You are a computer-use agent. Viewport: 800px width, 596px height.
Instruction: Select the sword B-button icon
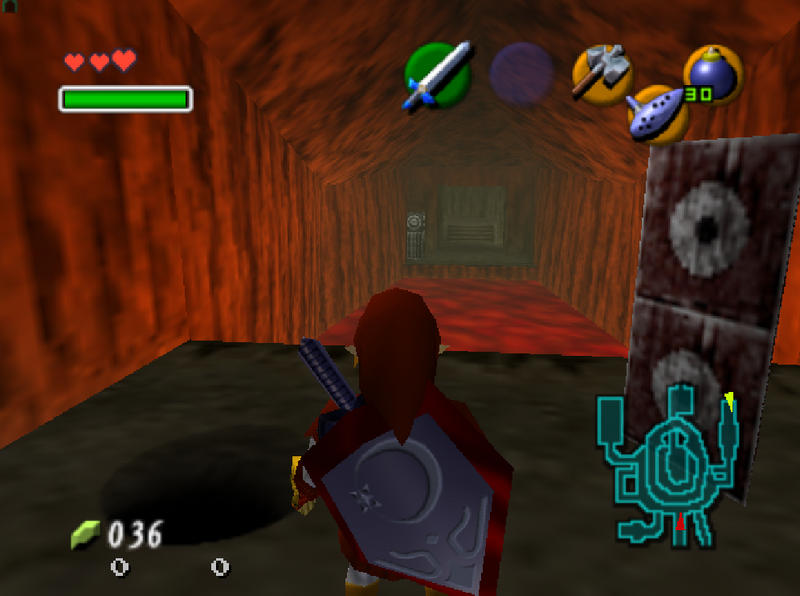[438, 75]
